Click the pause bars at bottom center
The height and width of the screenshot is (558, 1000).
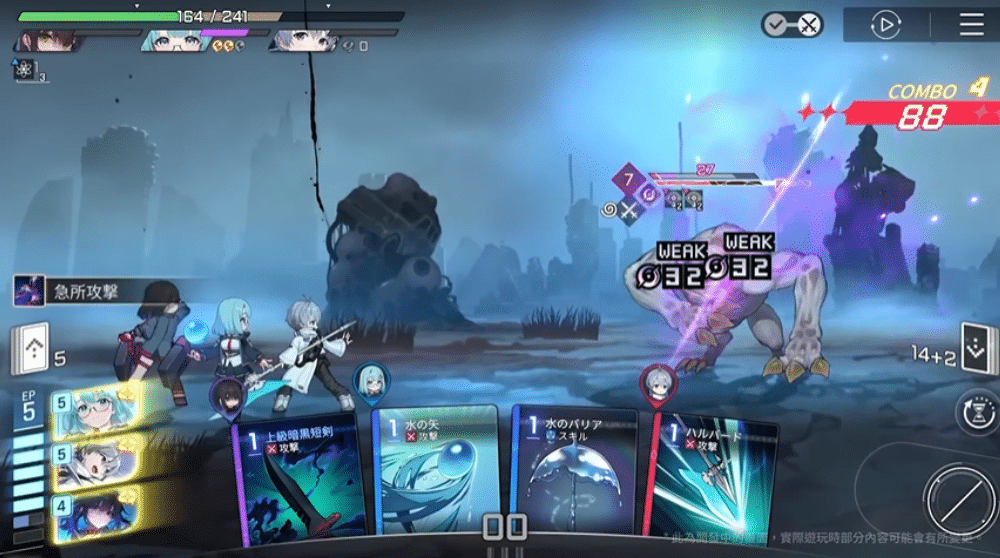(x=505, y=528)
